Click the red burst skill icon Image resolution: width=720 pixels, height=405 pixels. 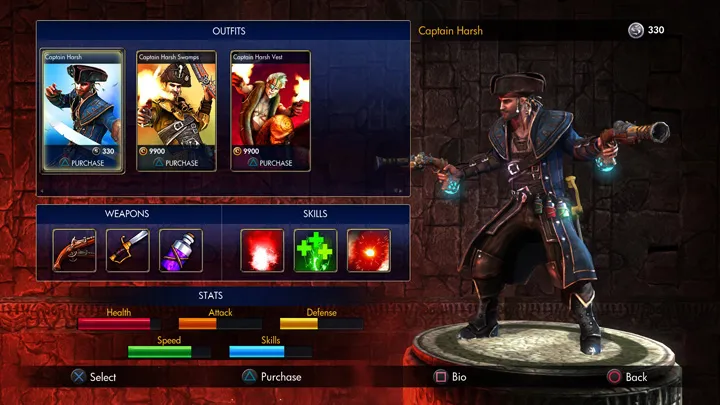(262, 250)
